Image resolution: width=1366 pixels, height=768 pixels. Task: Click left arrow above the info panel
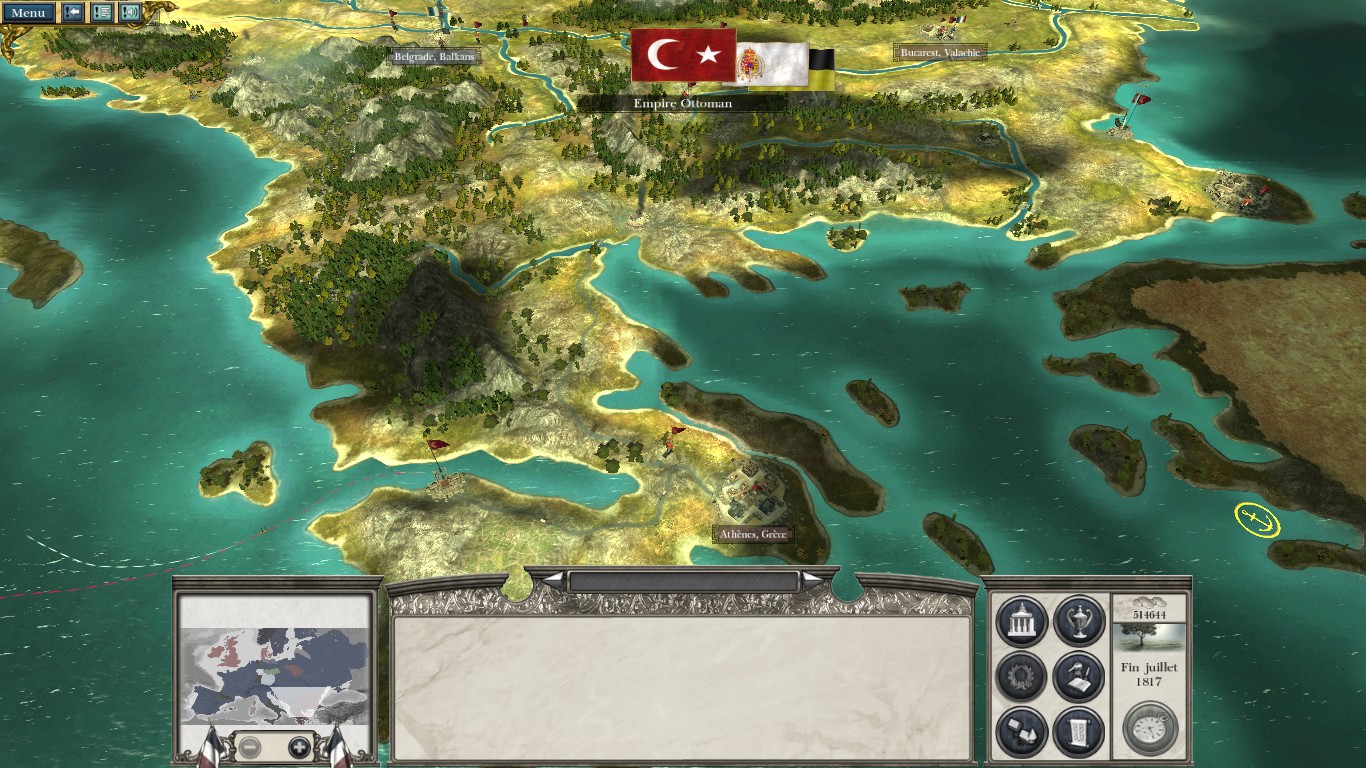click(x=552, y=580)
